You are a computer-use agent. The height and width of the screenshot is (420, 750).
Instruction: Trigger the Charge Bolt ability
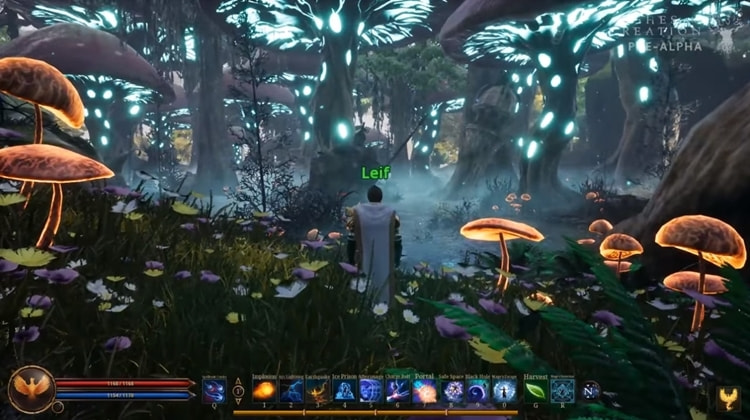click(398, 390)
